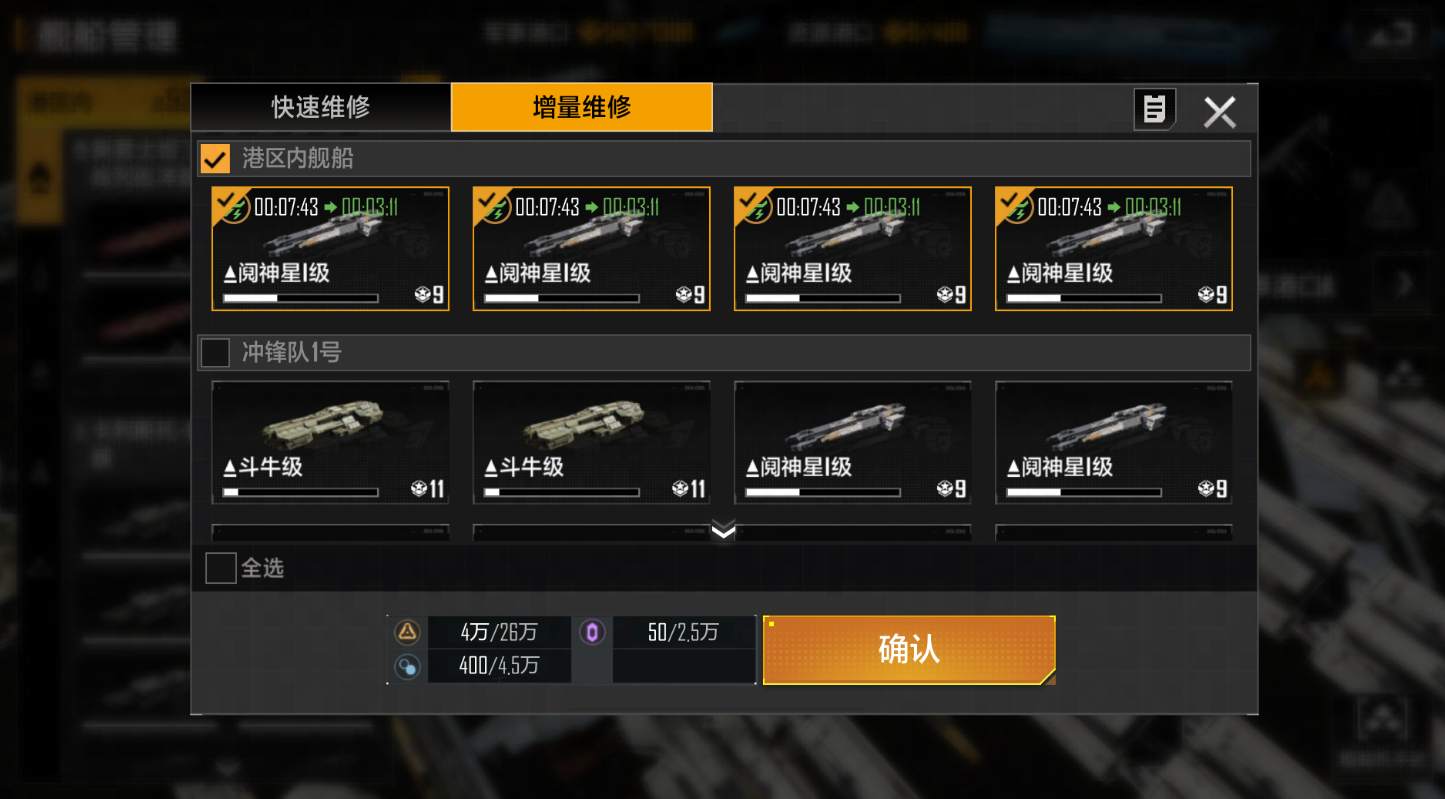Switch to the 快速维修 tab

(320, 106)
